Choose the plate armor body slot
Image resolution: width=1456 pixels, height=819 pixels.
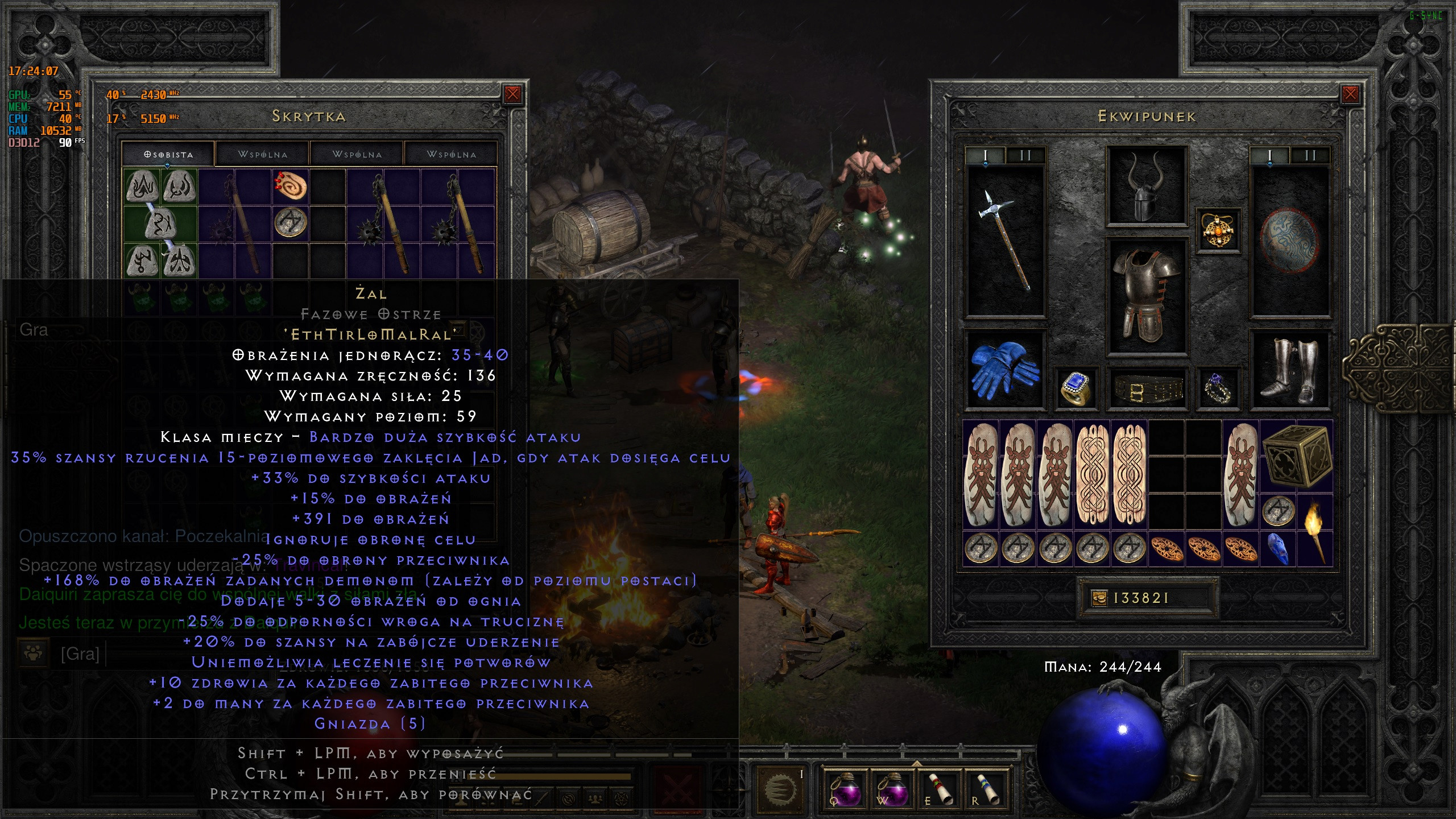(1147, 296)
